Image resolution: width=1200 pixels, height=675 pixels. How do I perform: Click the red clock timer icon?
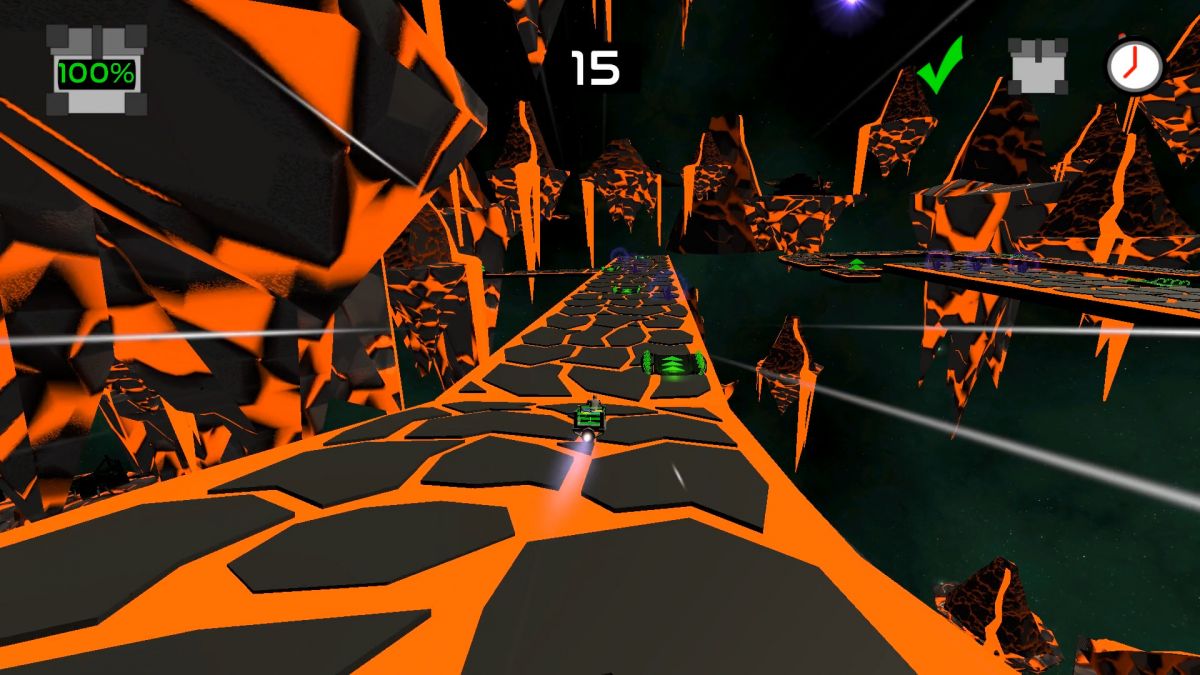coord(1134,67)
